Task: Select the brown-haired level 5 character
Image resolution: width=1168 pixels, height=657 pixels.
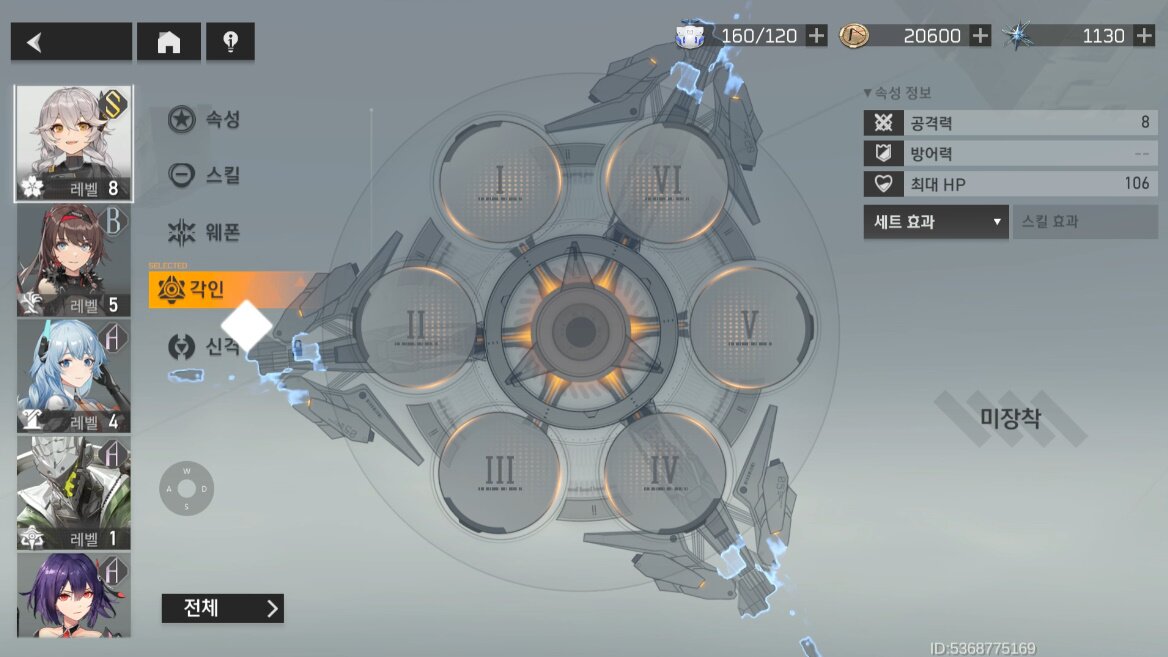Action: click(x=73, y=260)
